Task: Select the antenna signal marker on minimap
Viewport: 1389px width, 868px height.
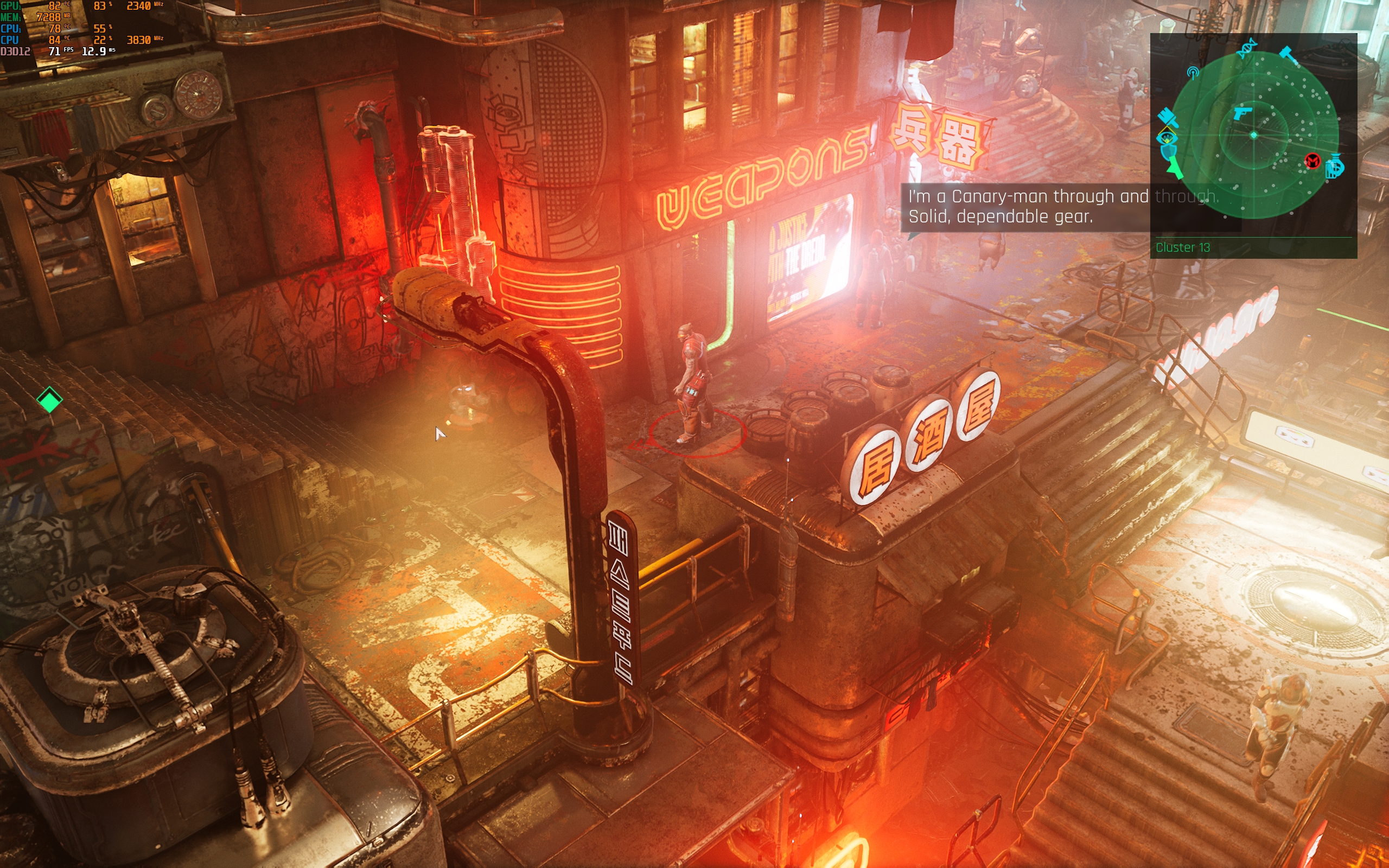Action: coord(1193,72)
